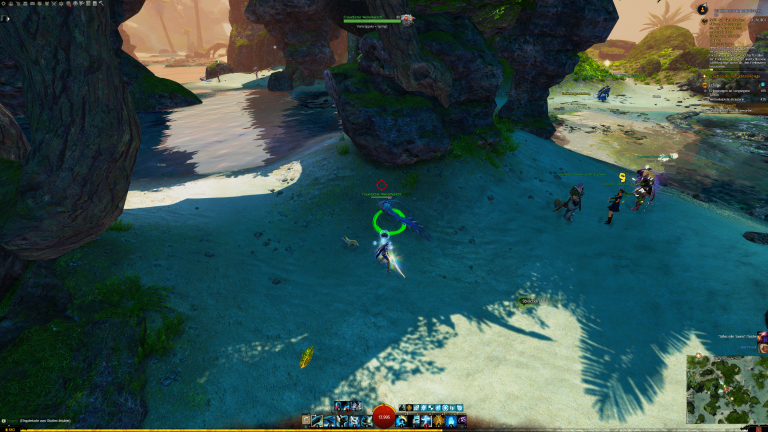Activate the golden utility skill icon
The width and height of the screenshot is (768, 432).
439,421
